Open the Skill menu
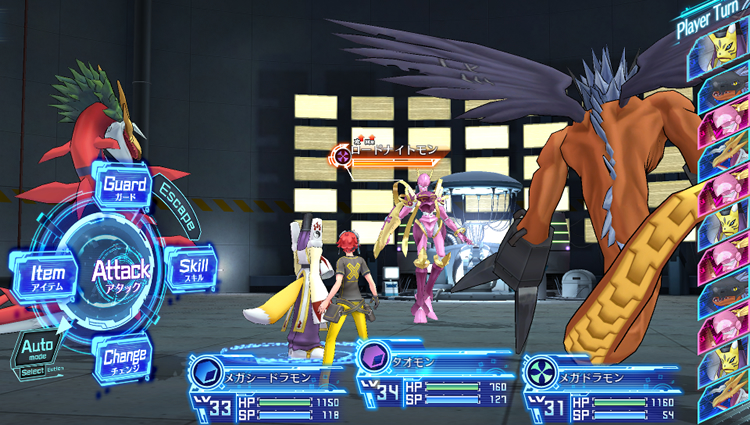 coord(192,270)
